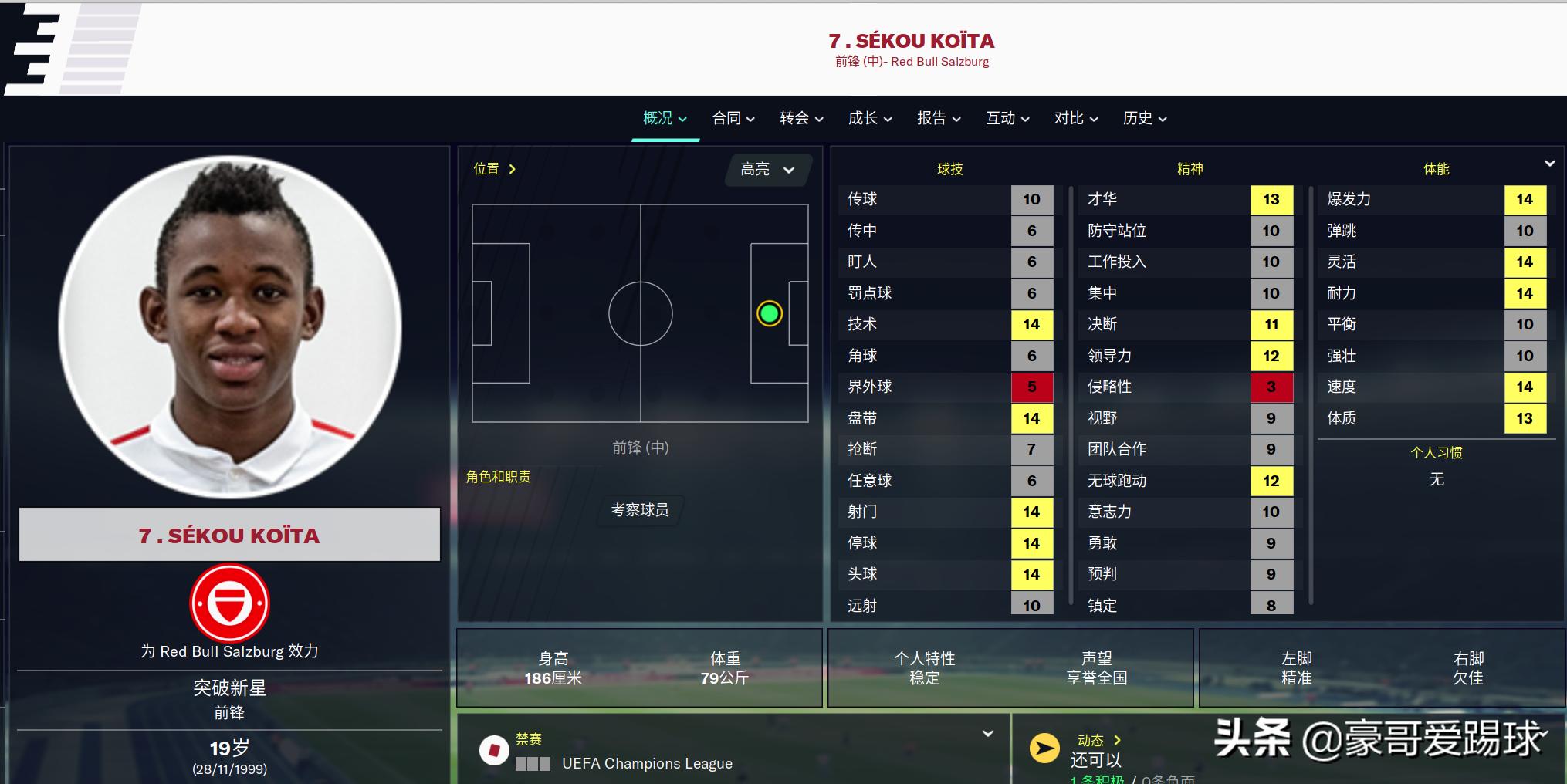Click the 考察球员 scout player button
The height and width of the screenshot is (784, 1567).
tap(638, 509)
